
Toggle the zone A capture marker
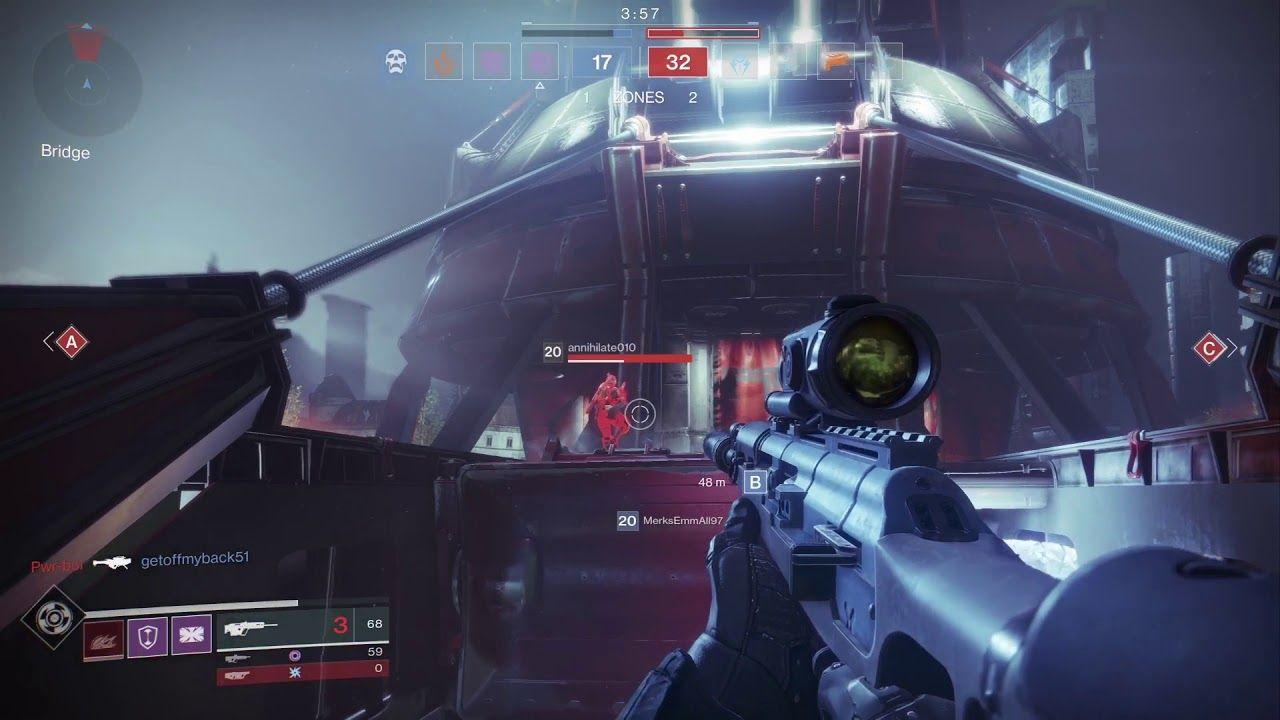pos(70,344)
